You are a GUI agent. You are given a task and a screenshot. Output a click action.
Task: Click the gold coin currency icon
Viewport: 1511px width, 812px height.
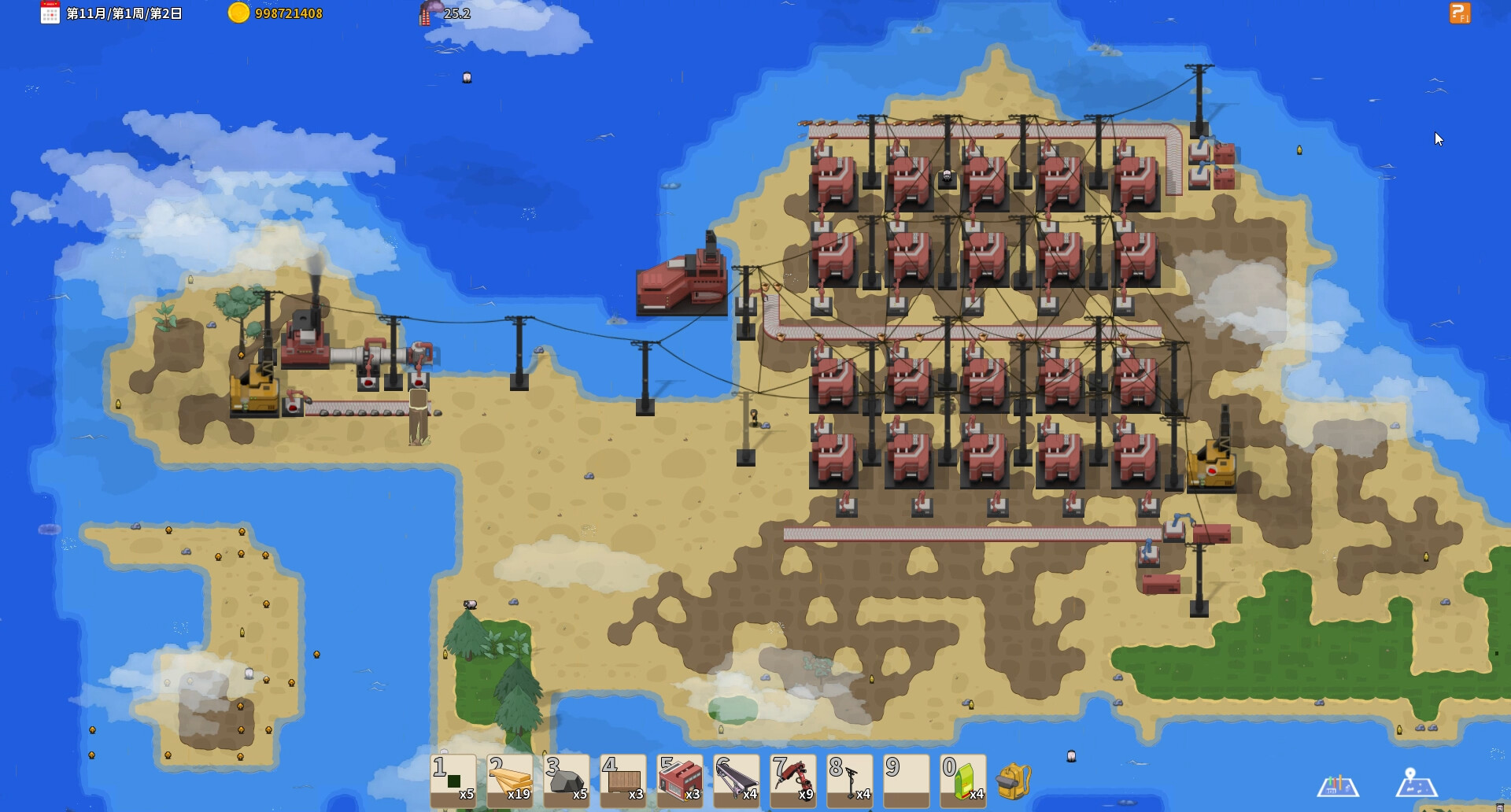click(x=238, y=13)
